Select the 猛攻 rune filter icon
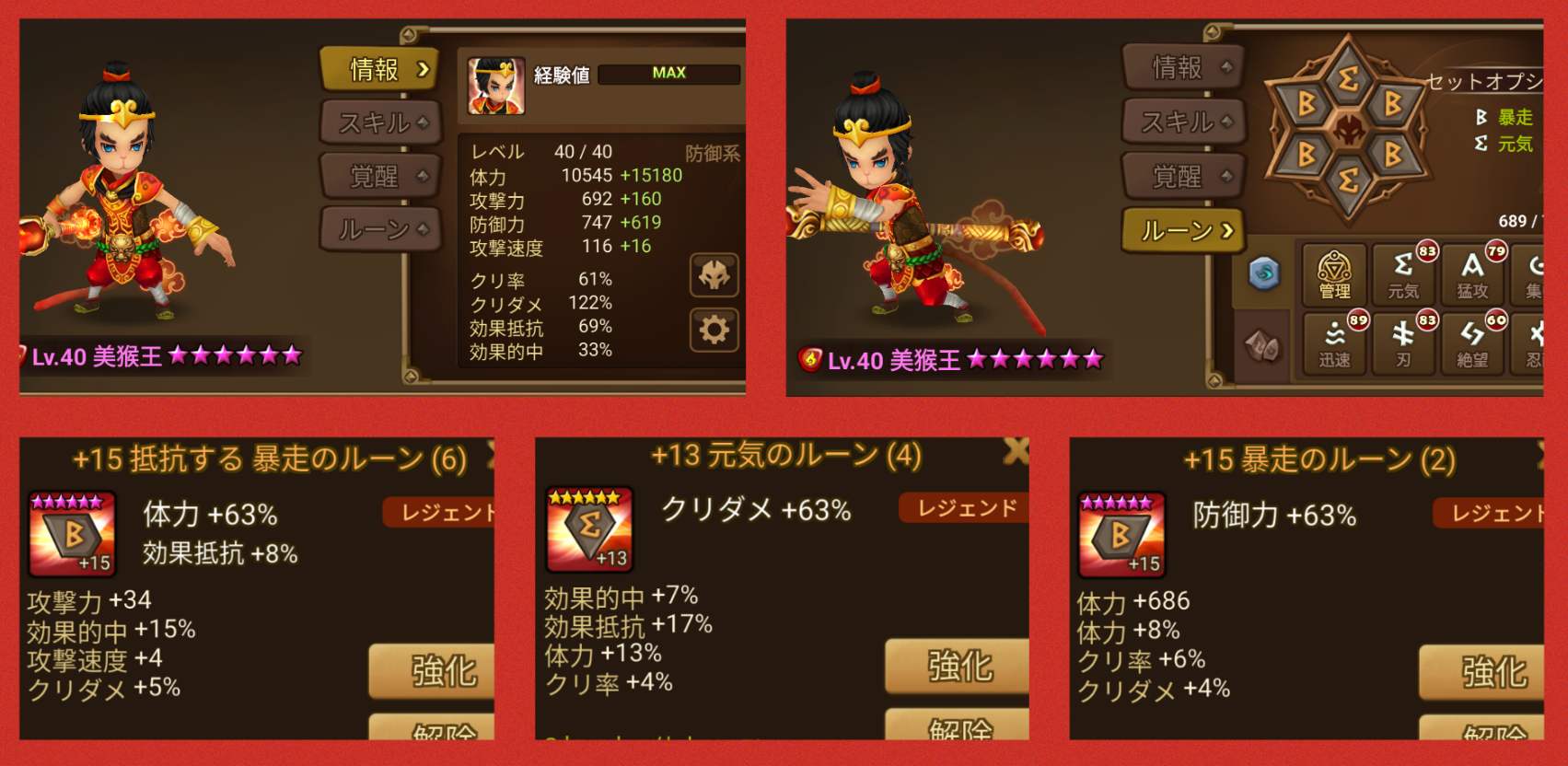Image resolution: width=1568 pixels, height=766 pixels. 1472,273
